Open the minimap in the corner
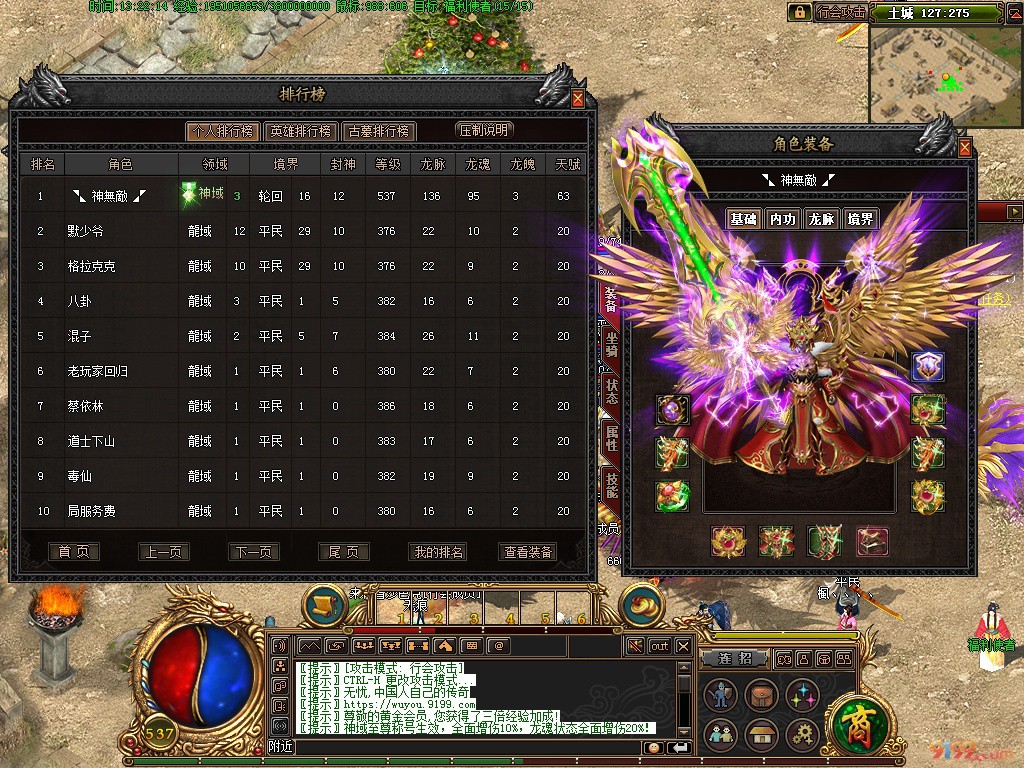The image size is (1024, 768). point(944,76)
